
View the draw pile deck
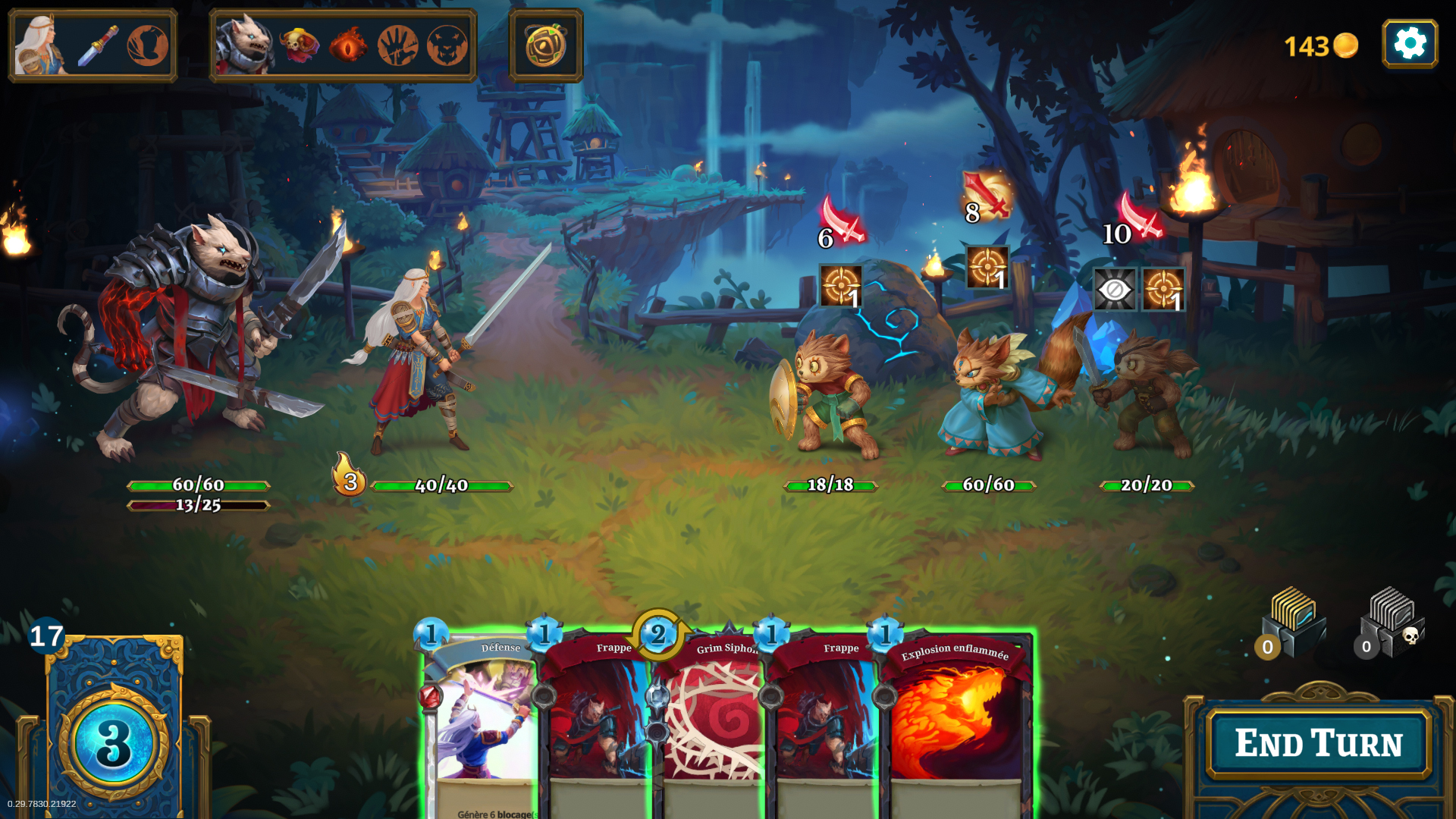pyautogui.click(x=114, y=728)
